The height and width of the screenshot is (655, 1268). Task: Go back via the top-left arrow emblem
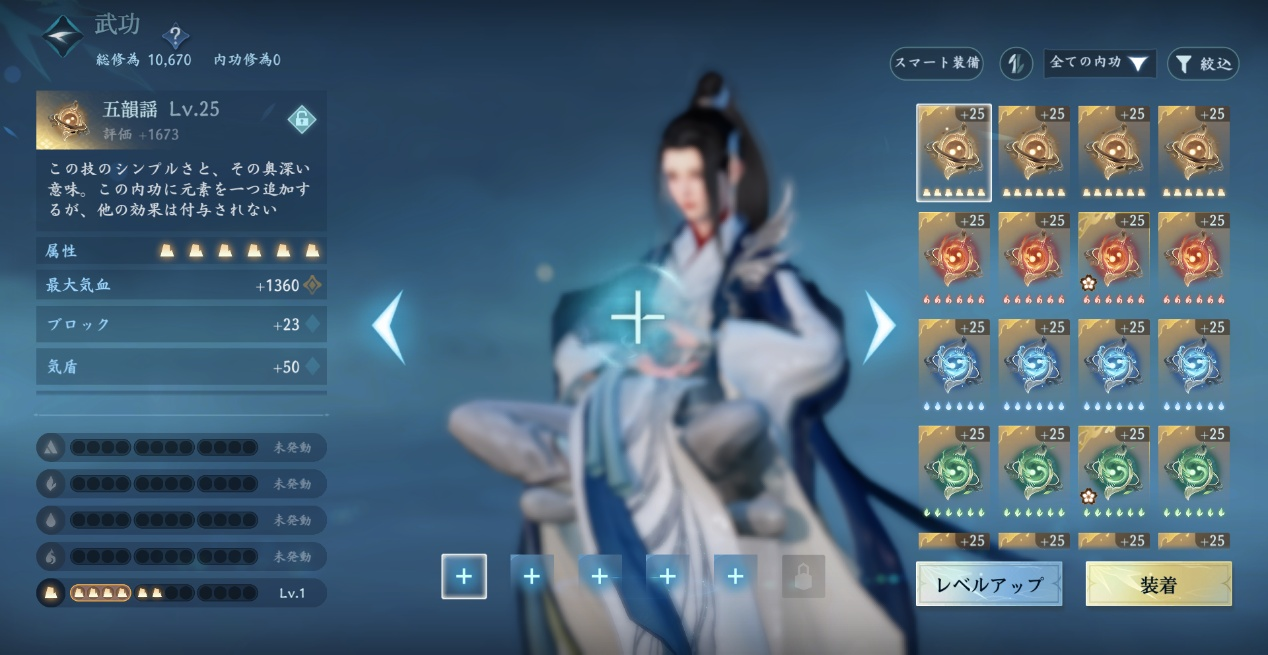click(62, 35)
